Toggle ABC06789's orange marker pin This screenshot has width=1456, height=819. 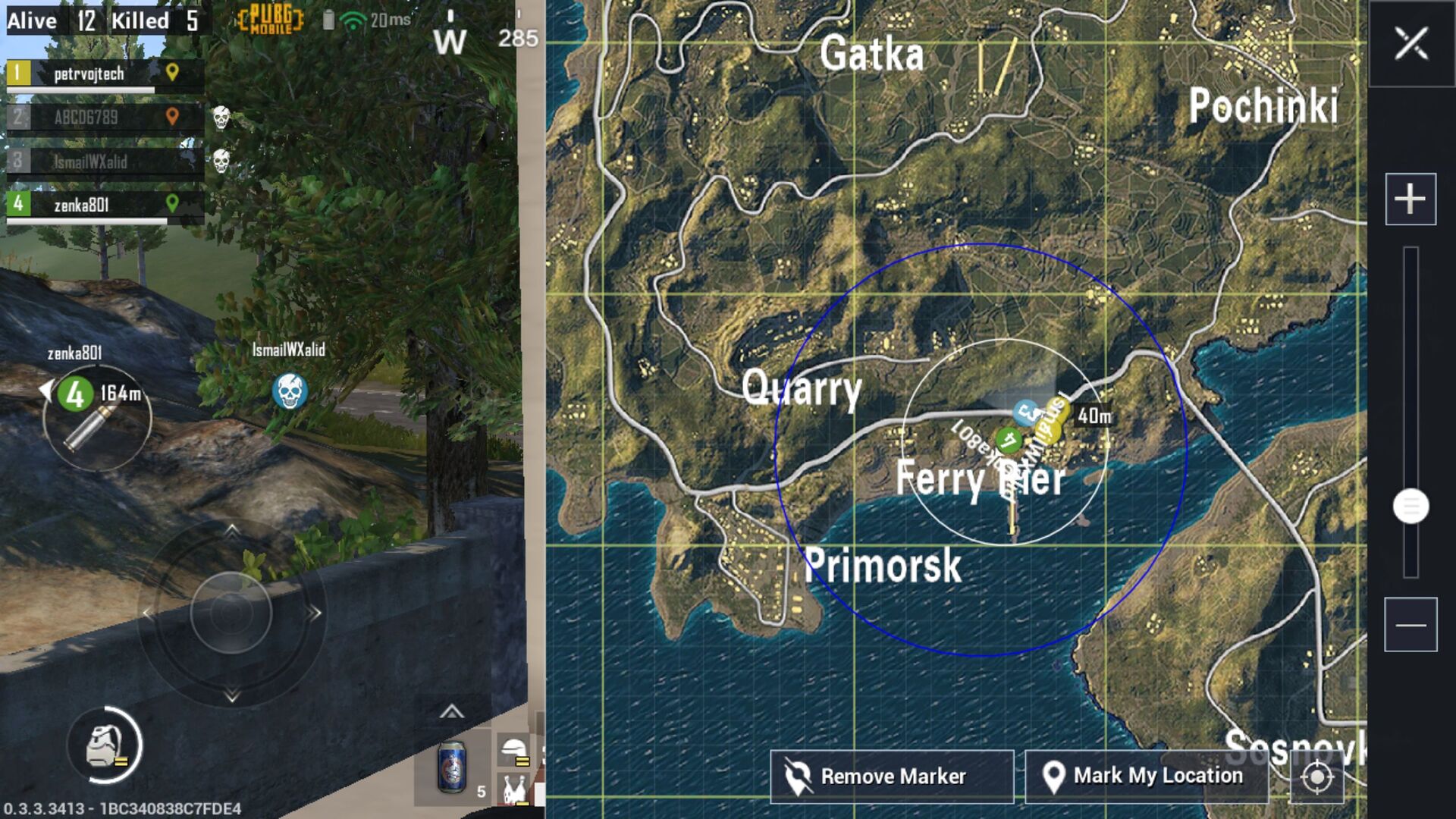tap(173, 118)
